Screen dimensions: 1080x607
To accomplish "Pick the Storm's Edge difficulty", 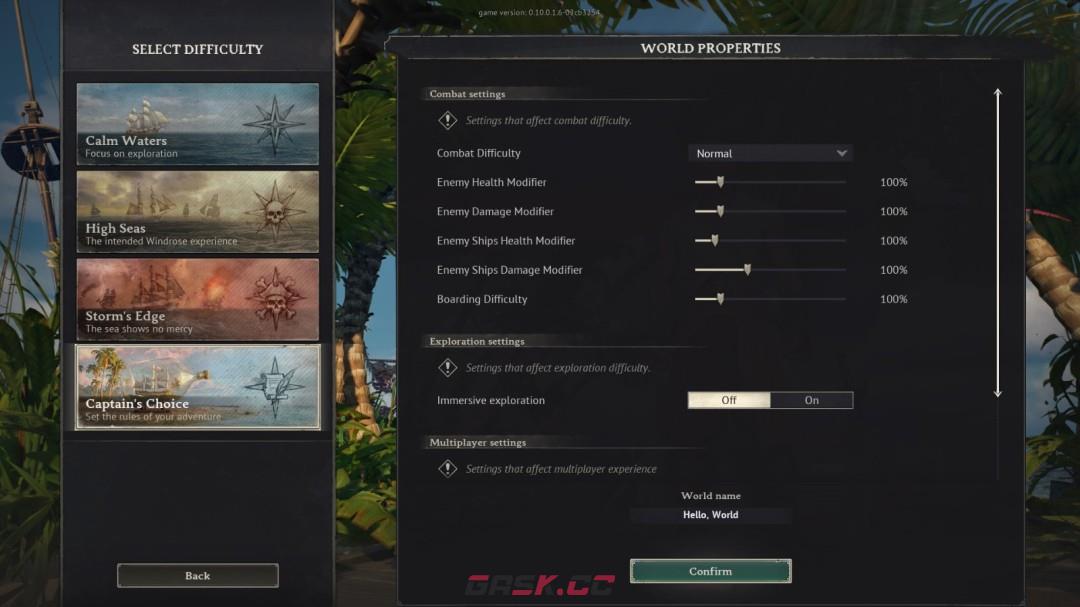I will pyautogui.click(x=197, y=299).
